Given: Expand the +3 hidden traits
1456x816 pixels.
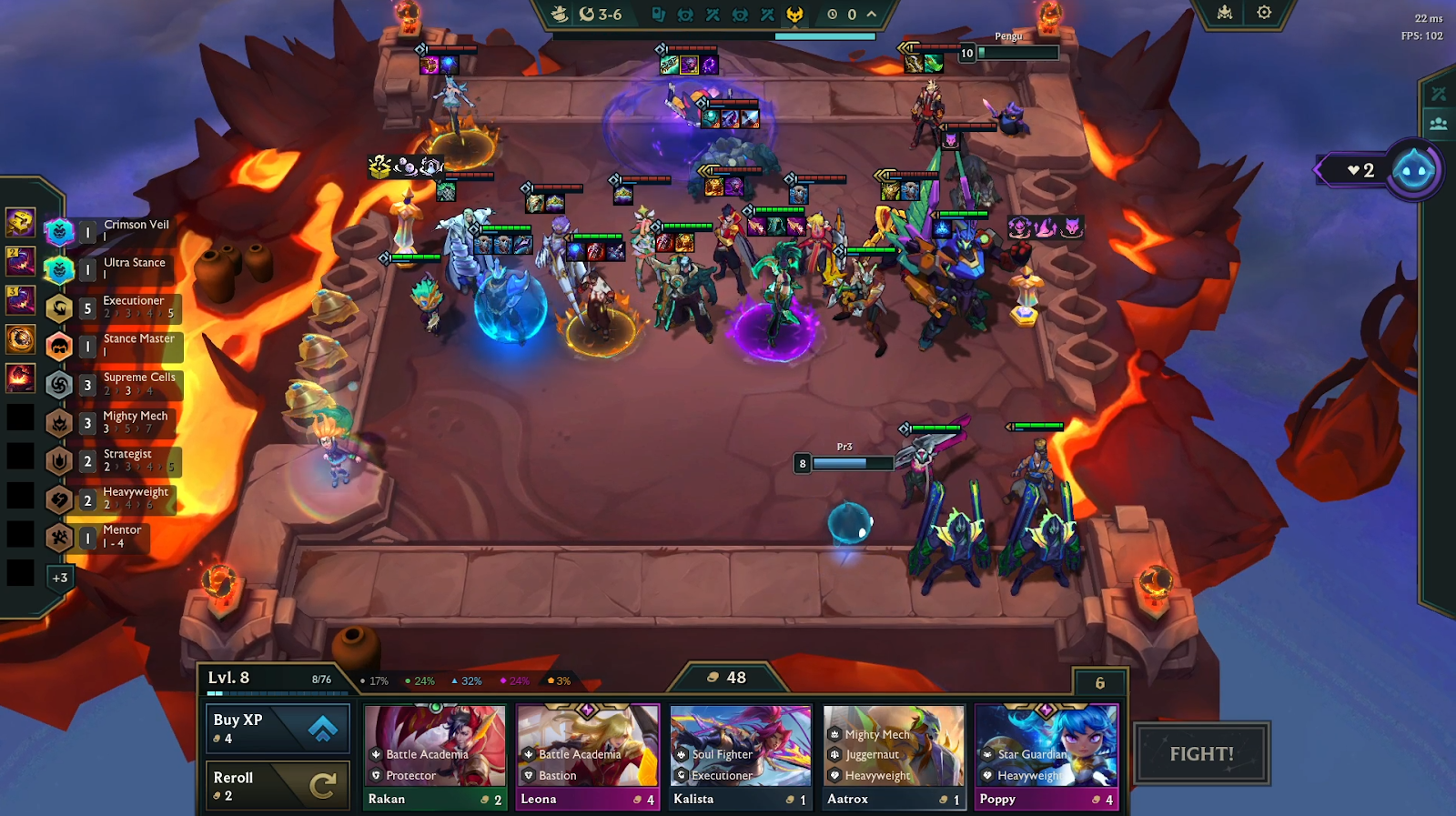Looking at the screenshot, I should coord(60,578).
